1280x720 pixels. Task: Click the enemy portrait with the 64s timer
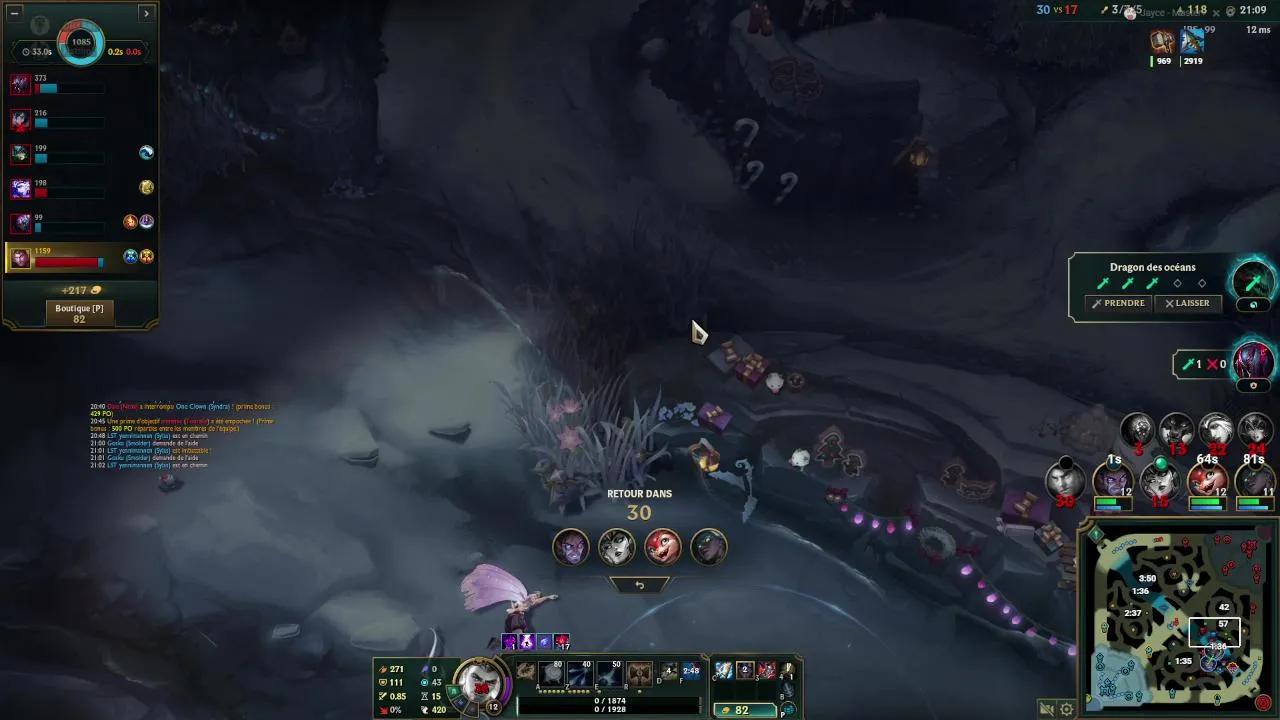[x=1209, y=480]
